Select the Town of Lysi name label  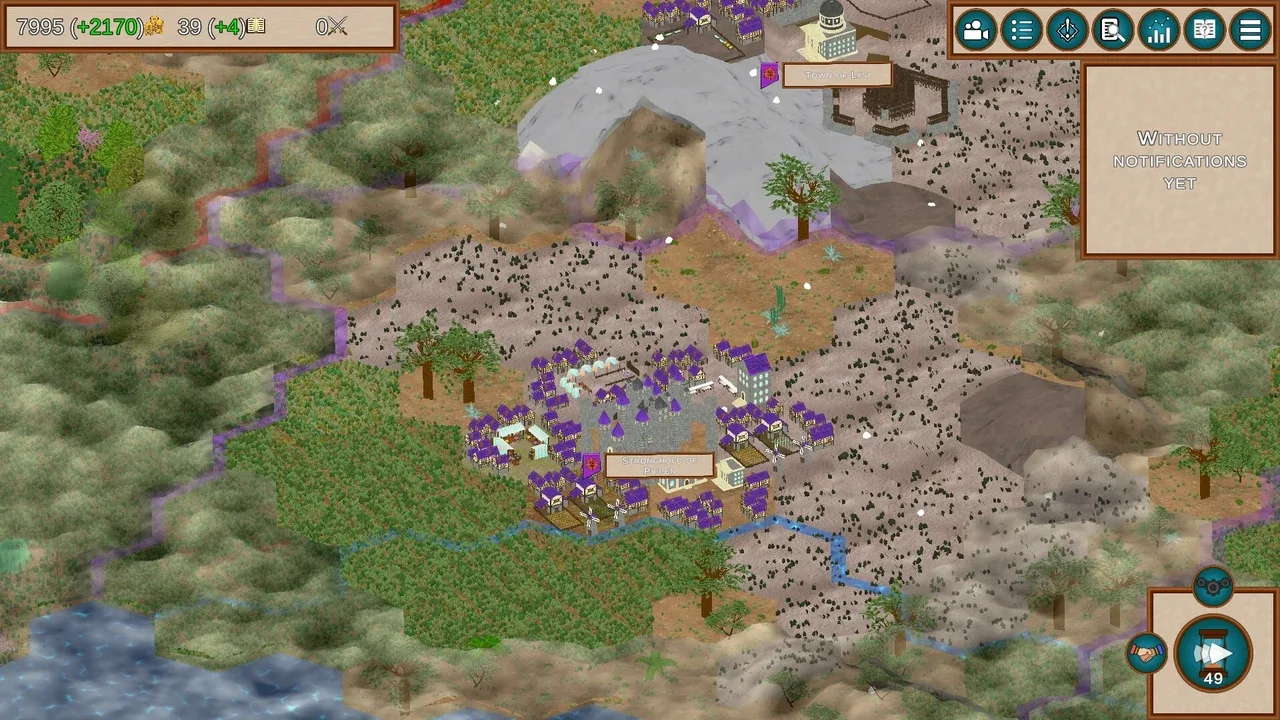click(x=837, y=75)
